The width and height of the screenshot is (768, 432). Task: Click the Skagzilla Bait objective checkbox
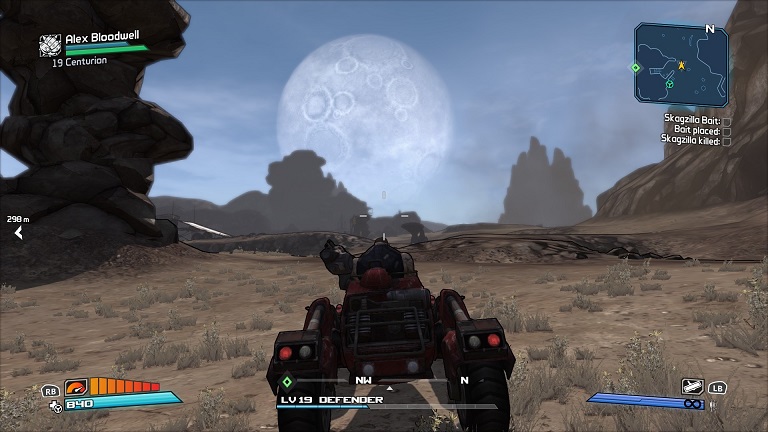pos(727,121)
